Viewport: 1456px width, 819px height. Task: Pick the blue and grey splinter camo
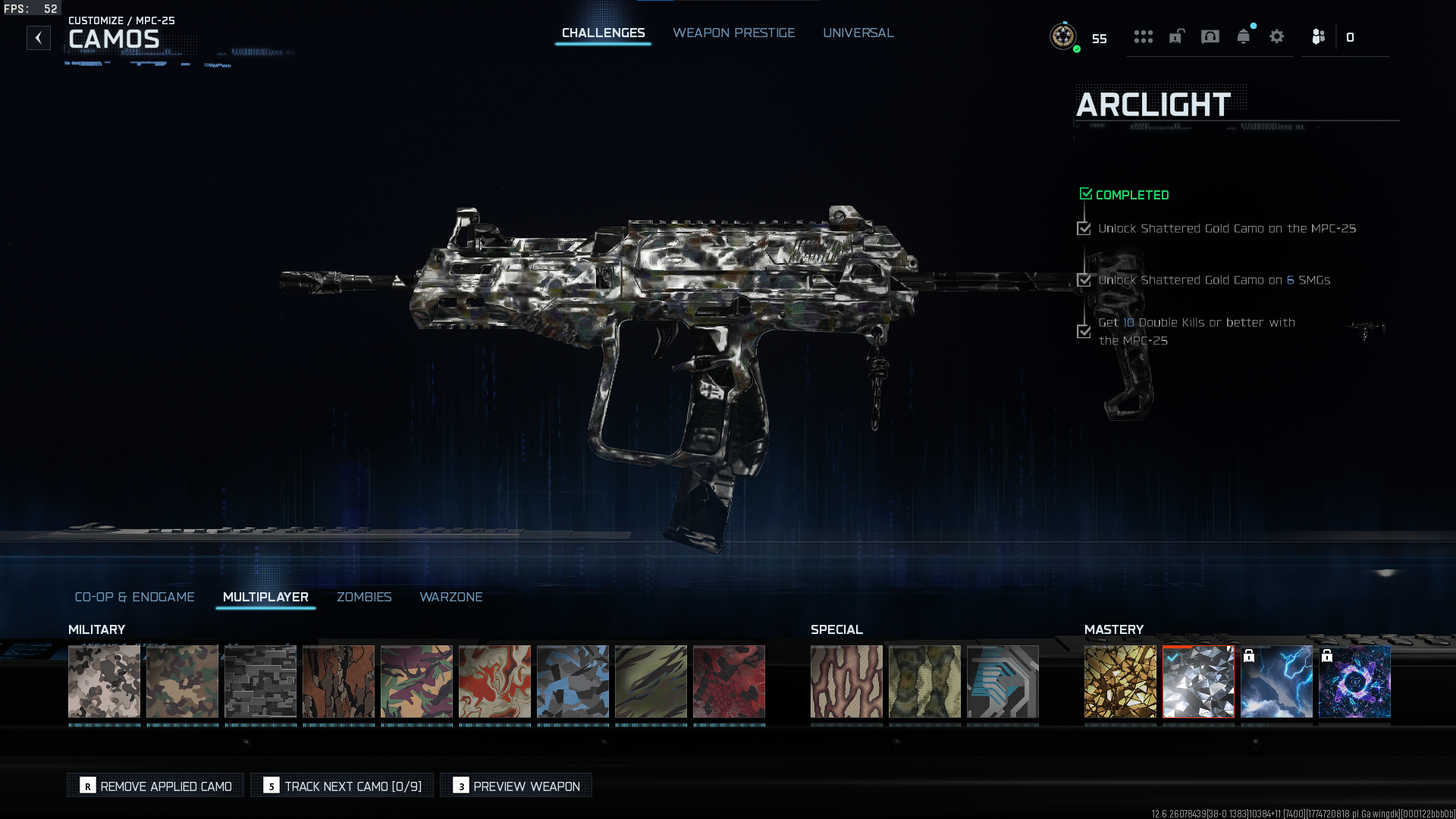coord(573,681)
